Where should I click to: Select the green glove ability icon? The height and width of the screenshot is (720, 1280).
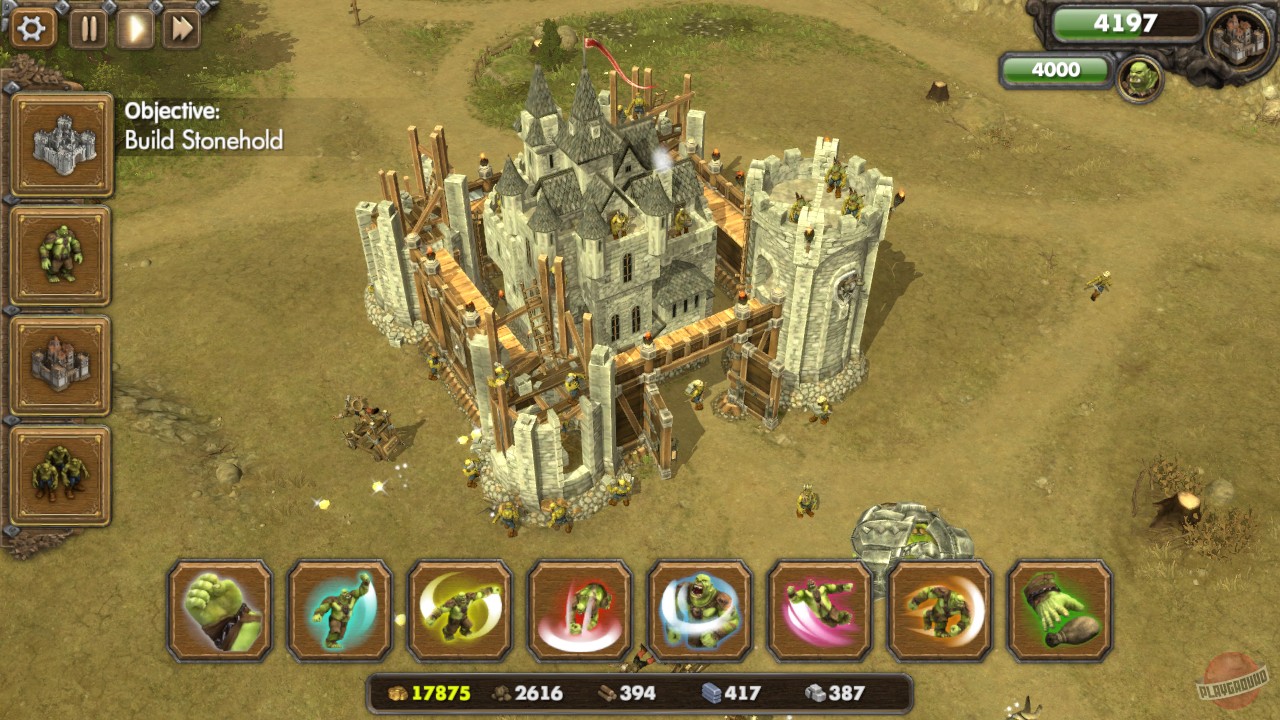1059,613
